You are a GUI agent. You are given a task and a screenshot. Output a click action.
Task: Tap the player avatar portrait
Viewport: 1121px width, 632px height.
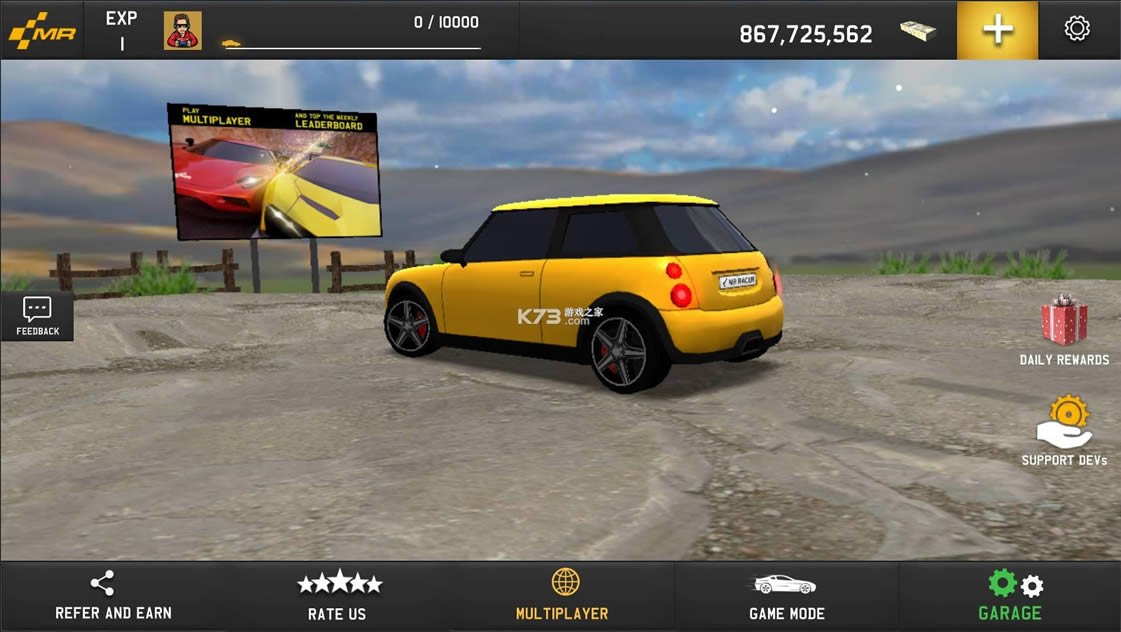[x=183, y=31]
